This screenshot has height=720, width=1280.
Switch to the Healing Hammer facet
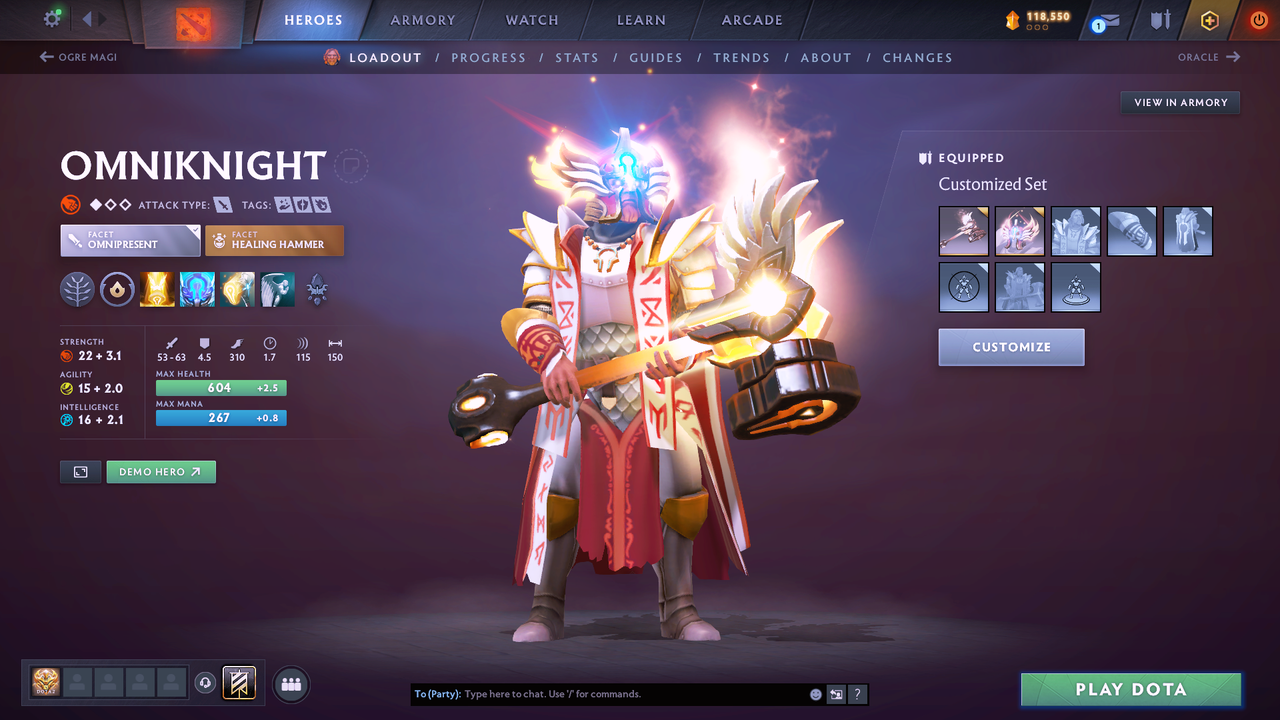click(x=274, y=240)
